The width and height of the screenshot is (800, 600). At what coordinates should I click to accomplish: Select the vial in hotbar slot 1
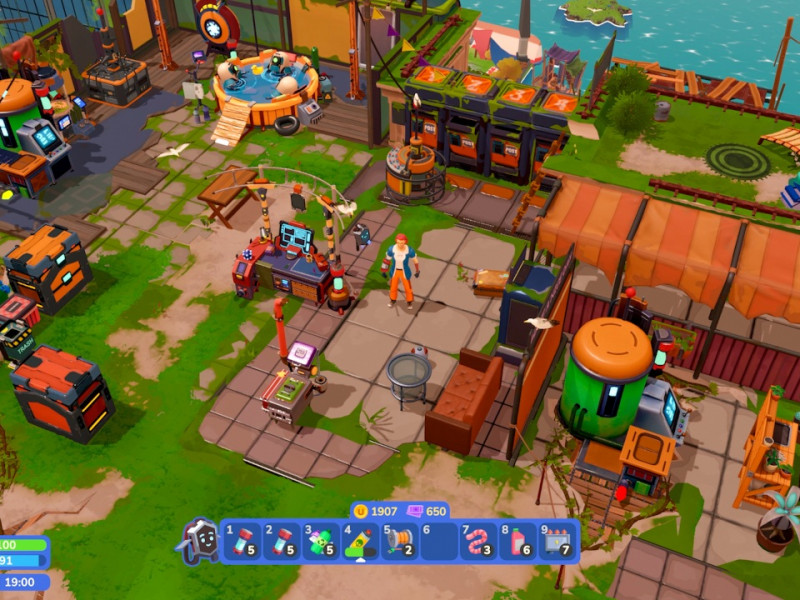[242, 541]
